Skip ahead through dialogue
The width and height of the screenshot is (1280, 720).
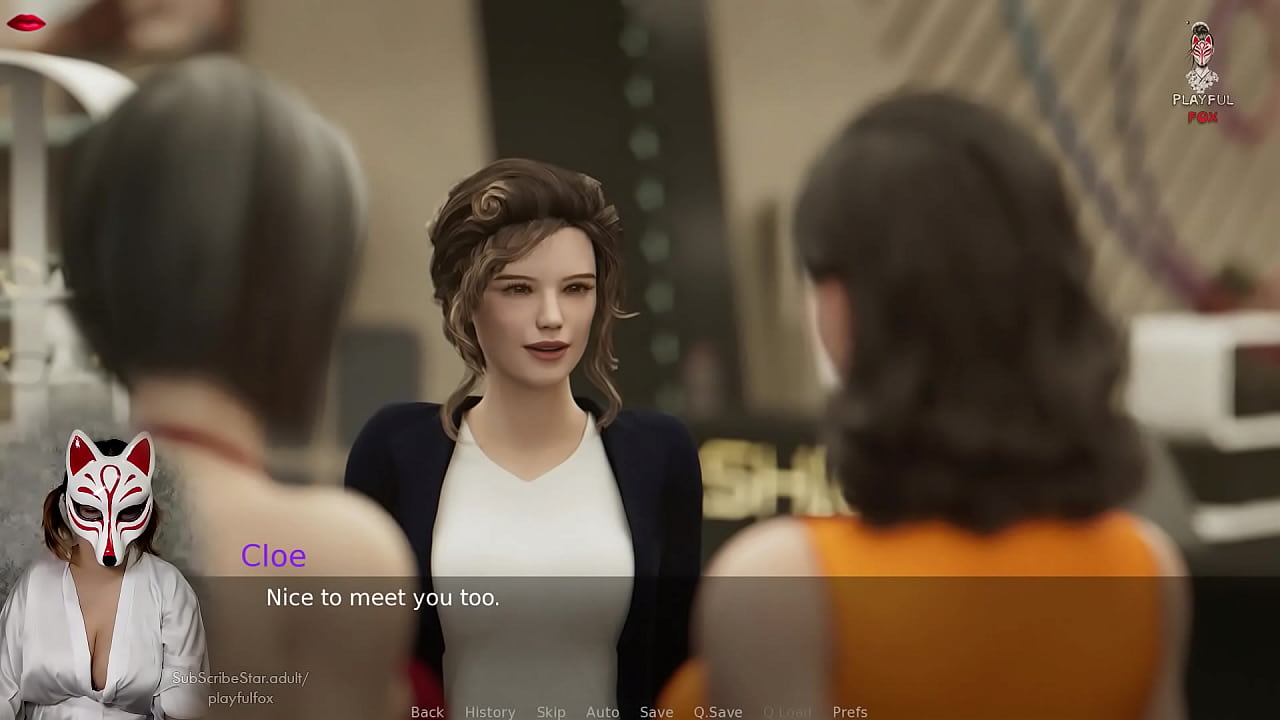pos(551,712)
